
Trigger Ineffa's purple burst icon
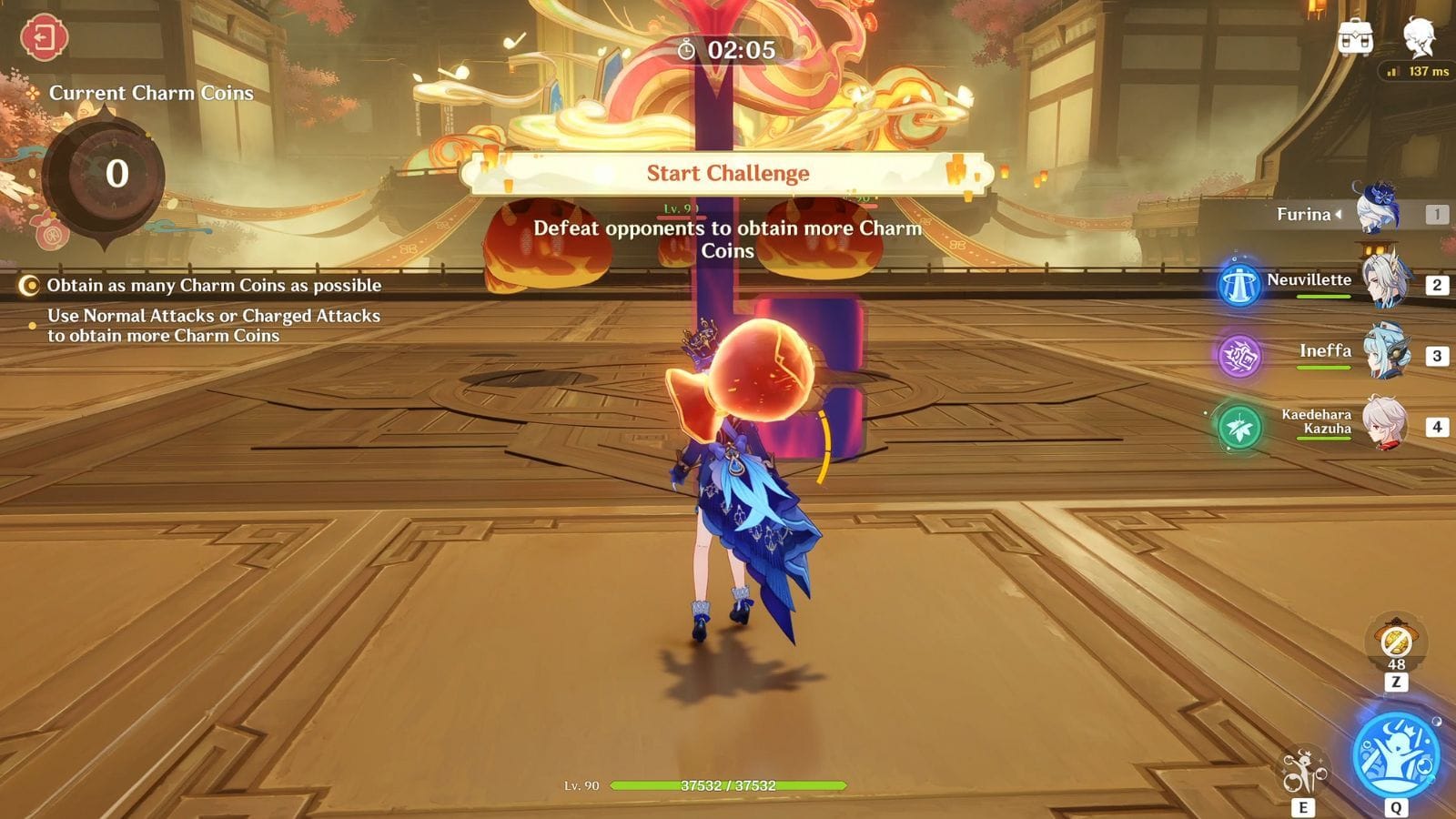point(1239,356)
